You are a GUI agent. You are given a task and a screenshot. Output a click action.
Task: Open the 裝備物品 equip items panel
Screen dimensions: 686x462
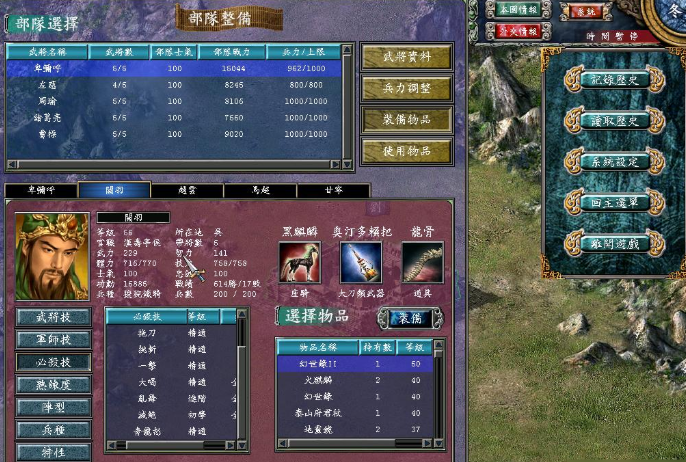[x=406, y=119]
